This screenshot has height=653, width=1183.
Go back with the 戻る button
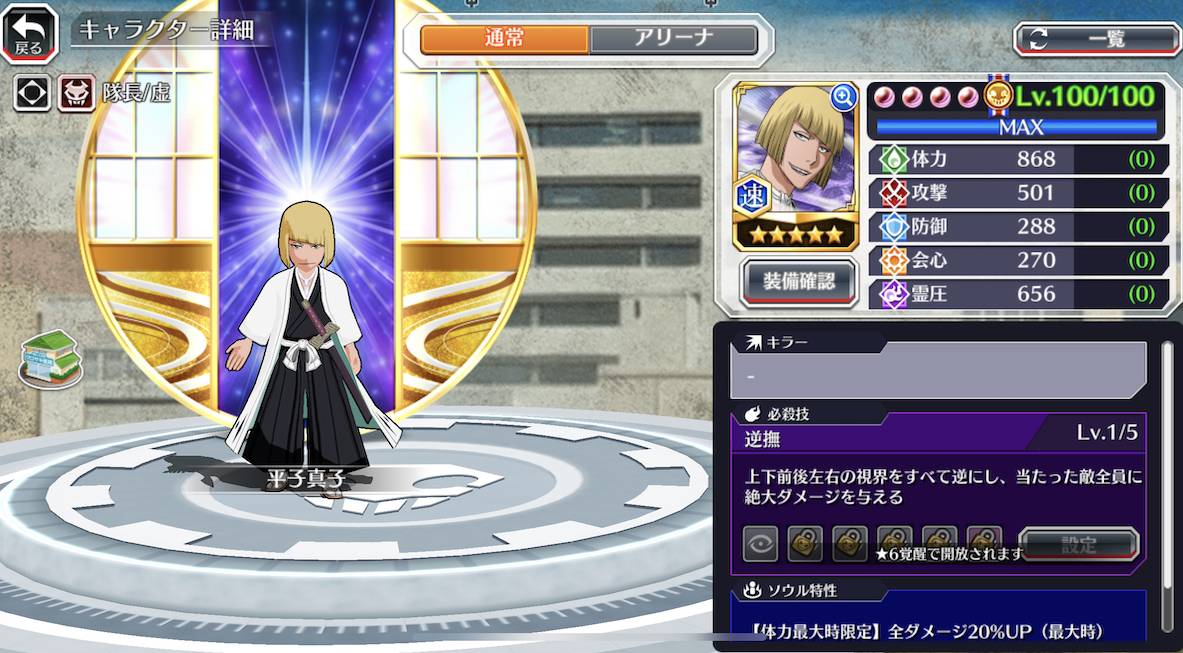coord(29,33)
